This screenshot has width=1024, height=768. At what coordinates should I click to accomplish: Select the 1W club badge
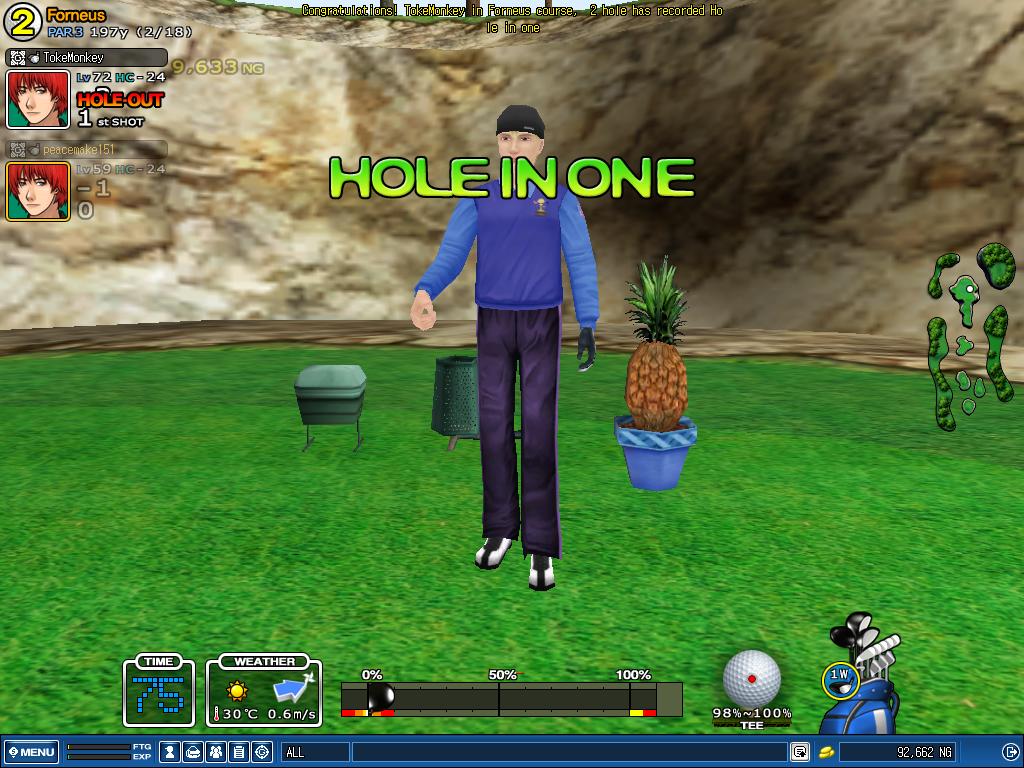(840, 679)
